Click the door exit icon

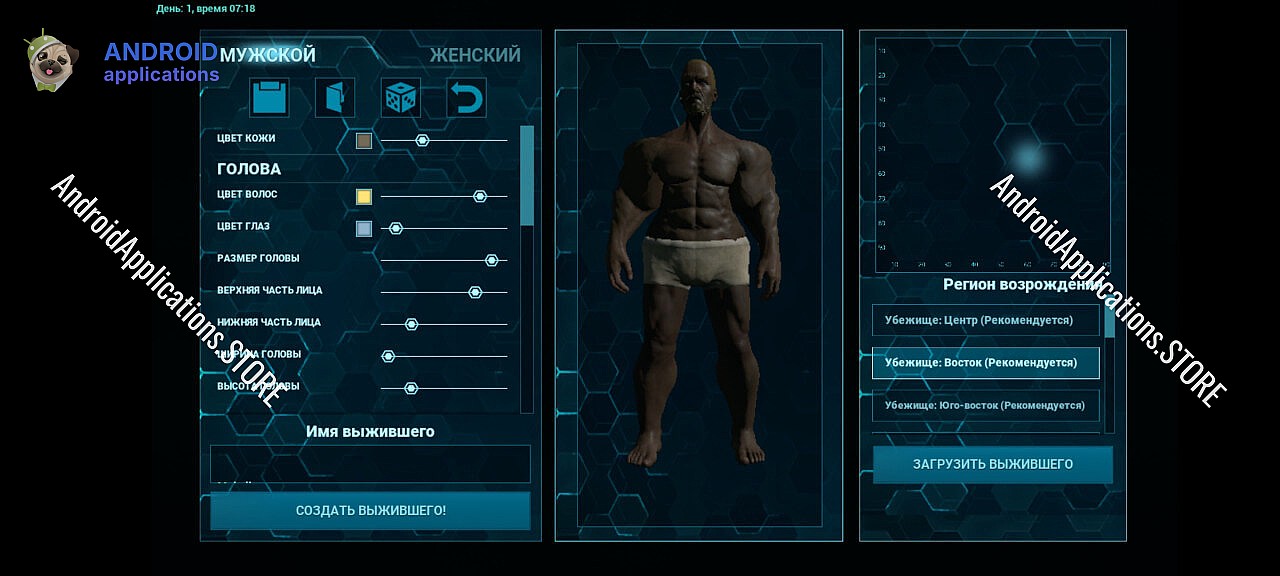335,98
